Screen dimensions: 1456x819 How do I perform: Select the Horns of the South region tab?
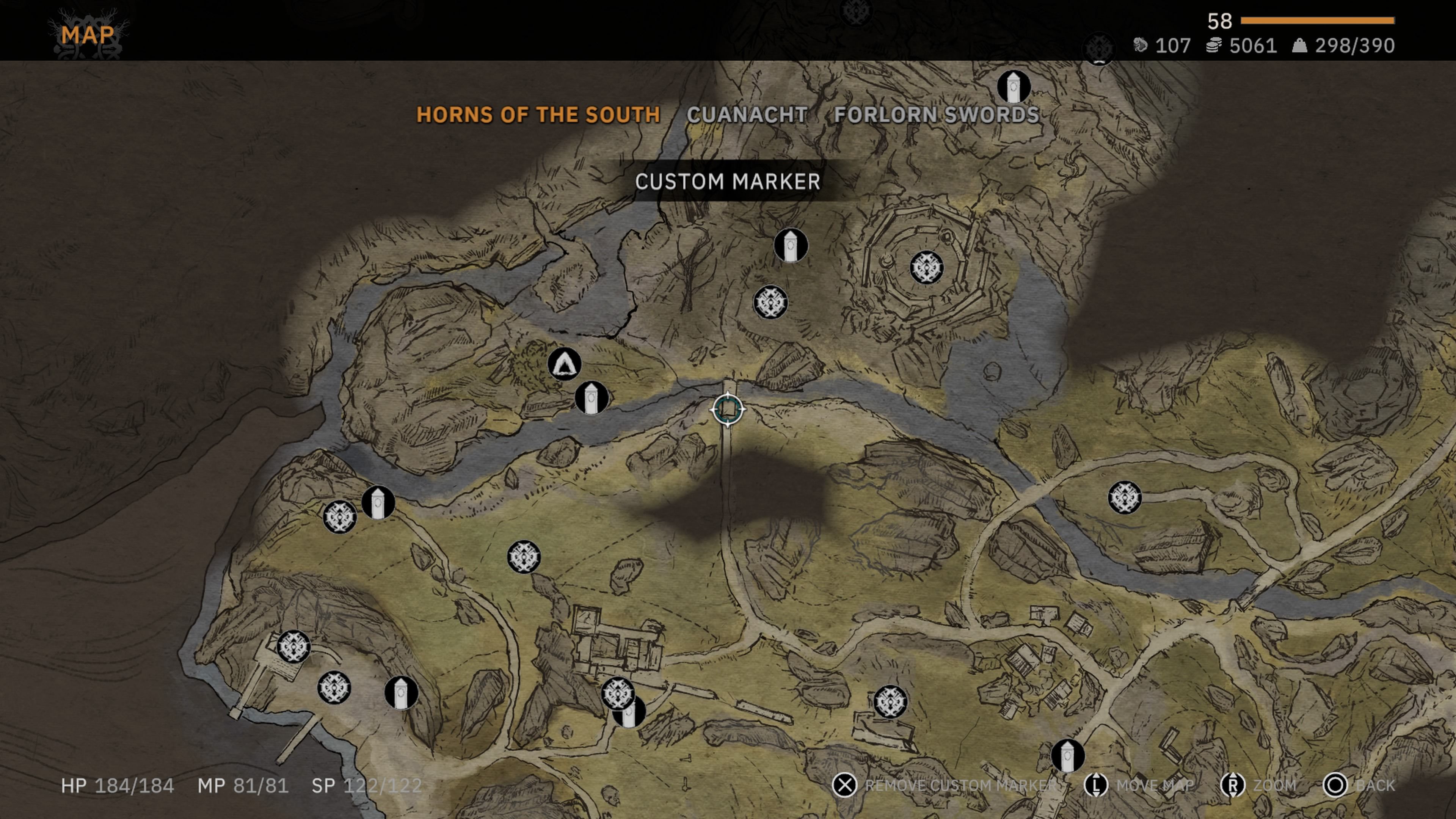(x=538, y=115)
